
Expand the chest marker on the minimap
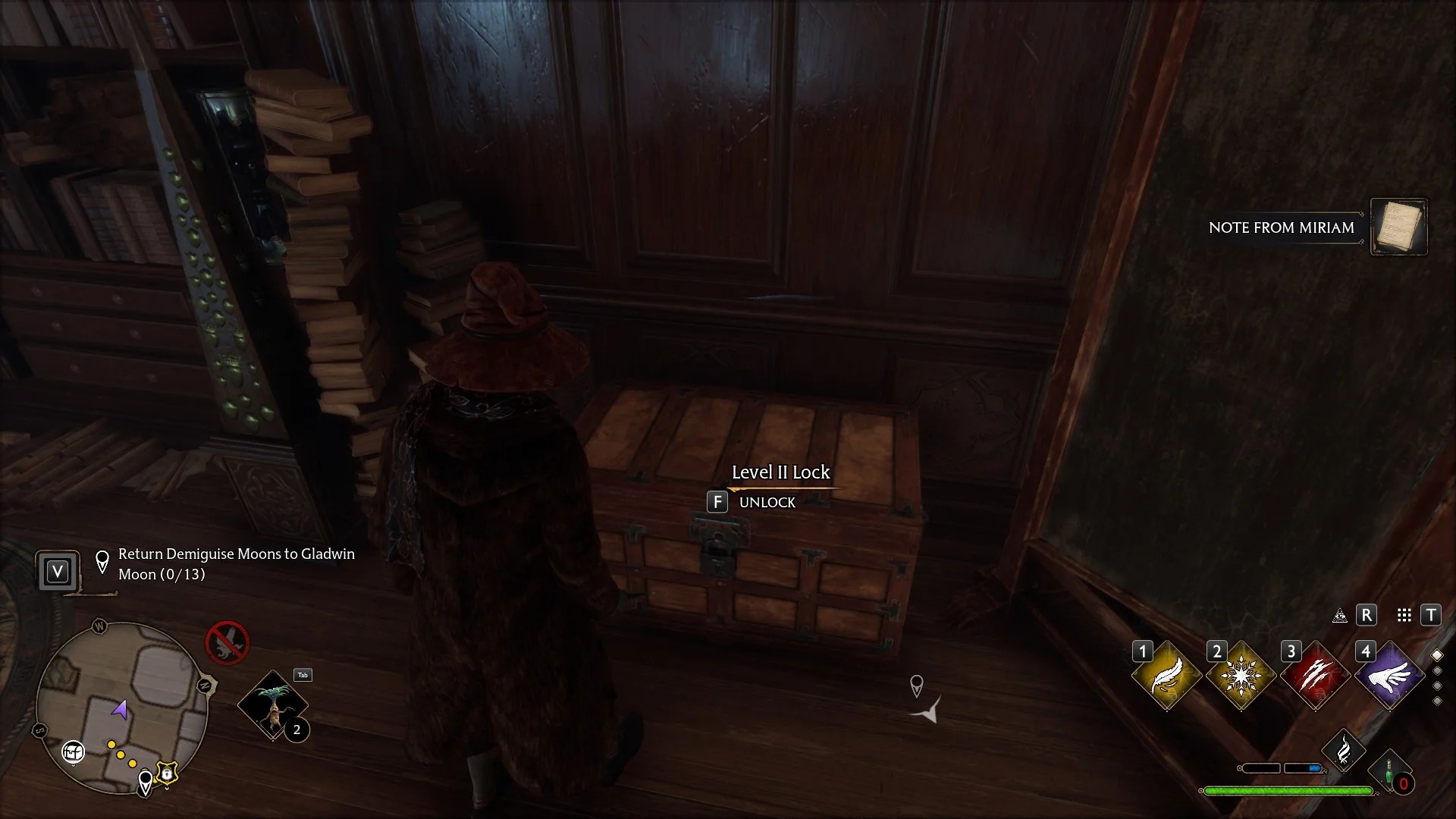pyautogui.click(x=73, y=752)
